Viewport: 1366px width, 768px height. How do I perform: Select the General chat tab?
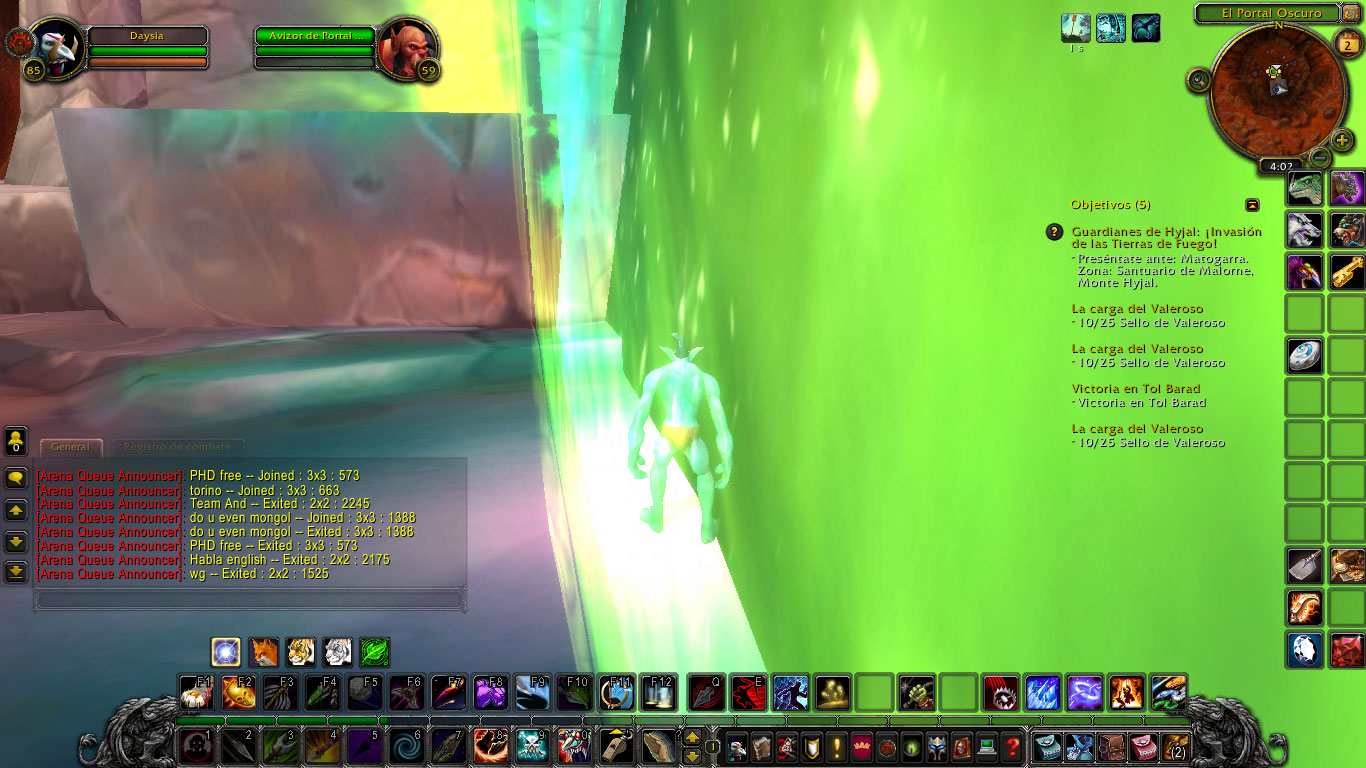point(71,448)
